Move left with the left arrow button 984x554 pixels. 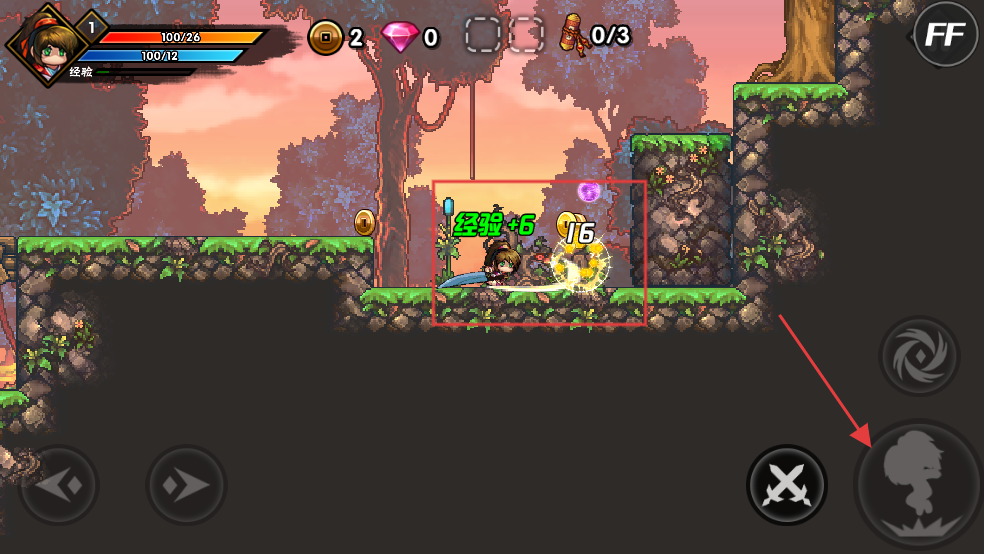point(60,486)
